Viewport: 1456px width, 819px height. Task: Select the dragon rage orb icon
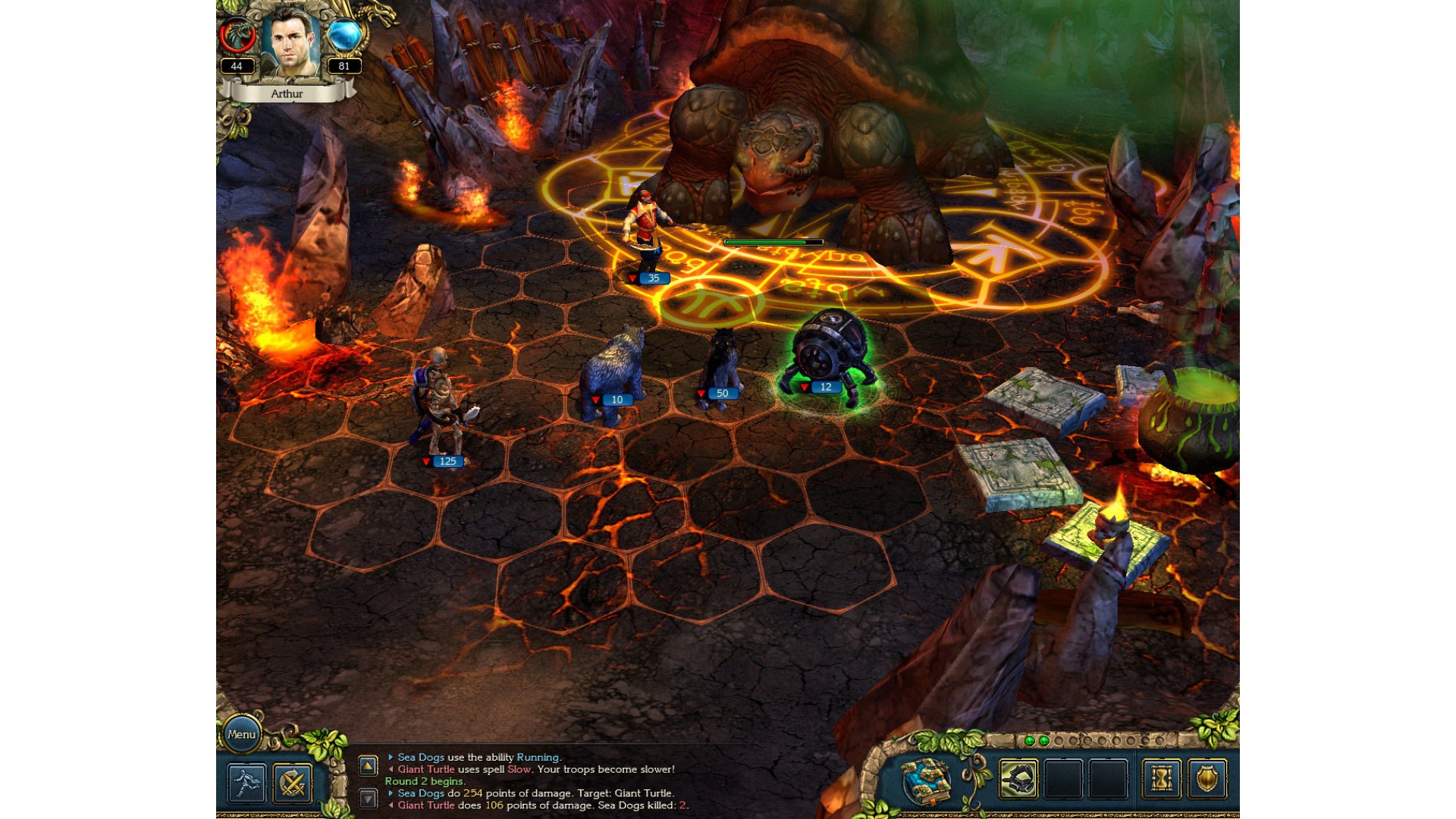237,36
